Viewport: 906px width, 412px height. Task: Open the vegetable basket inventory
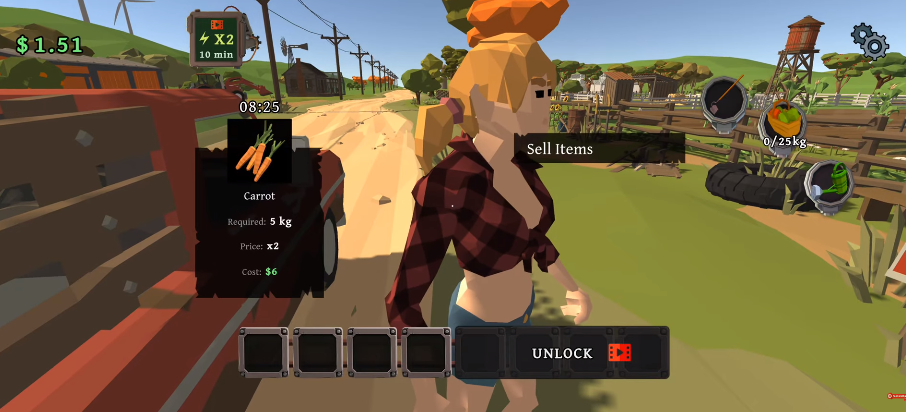pos(784,122)
